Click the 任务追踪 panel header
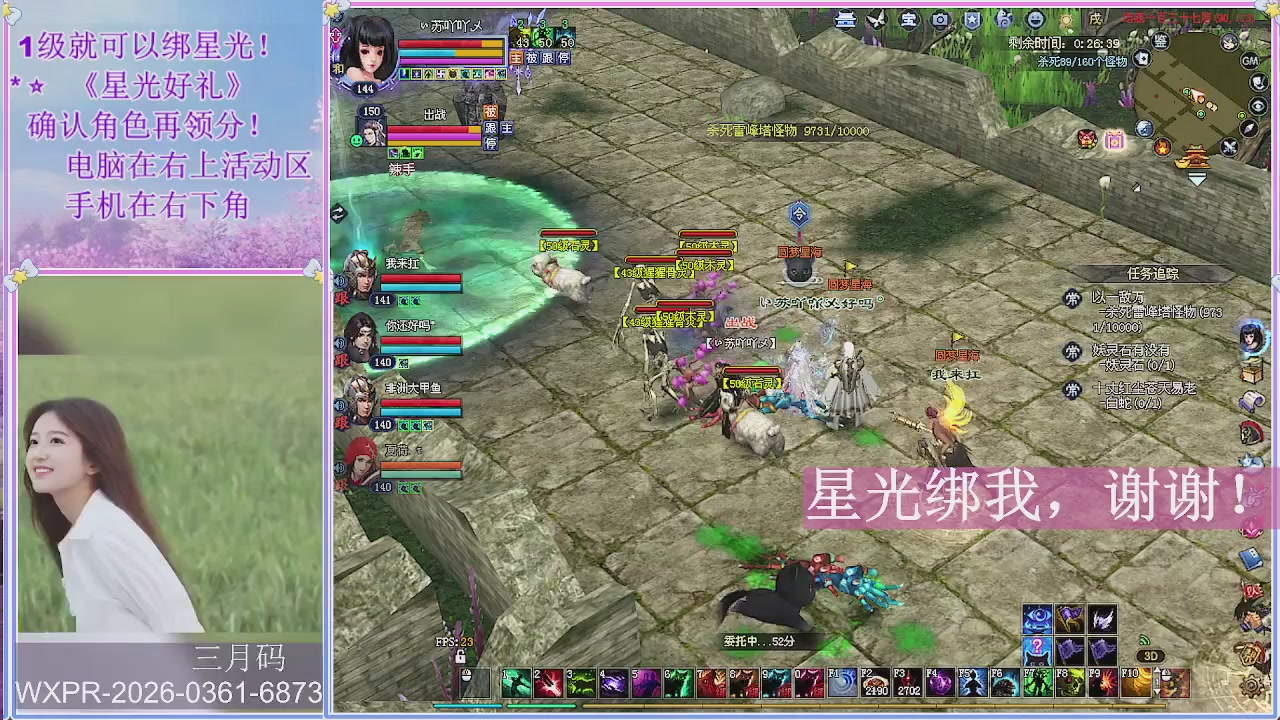This screenshot has width=1280, height=720. click(x=1153, y=273)
